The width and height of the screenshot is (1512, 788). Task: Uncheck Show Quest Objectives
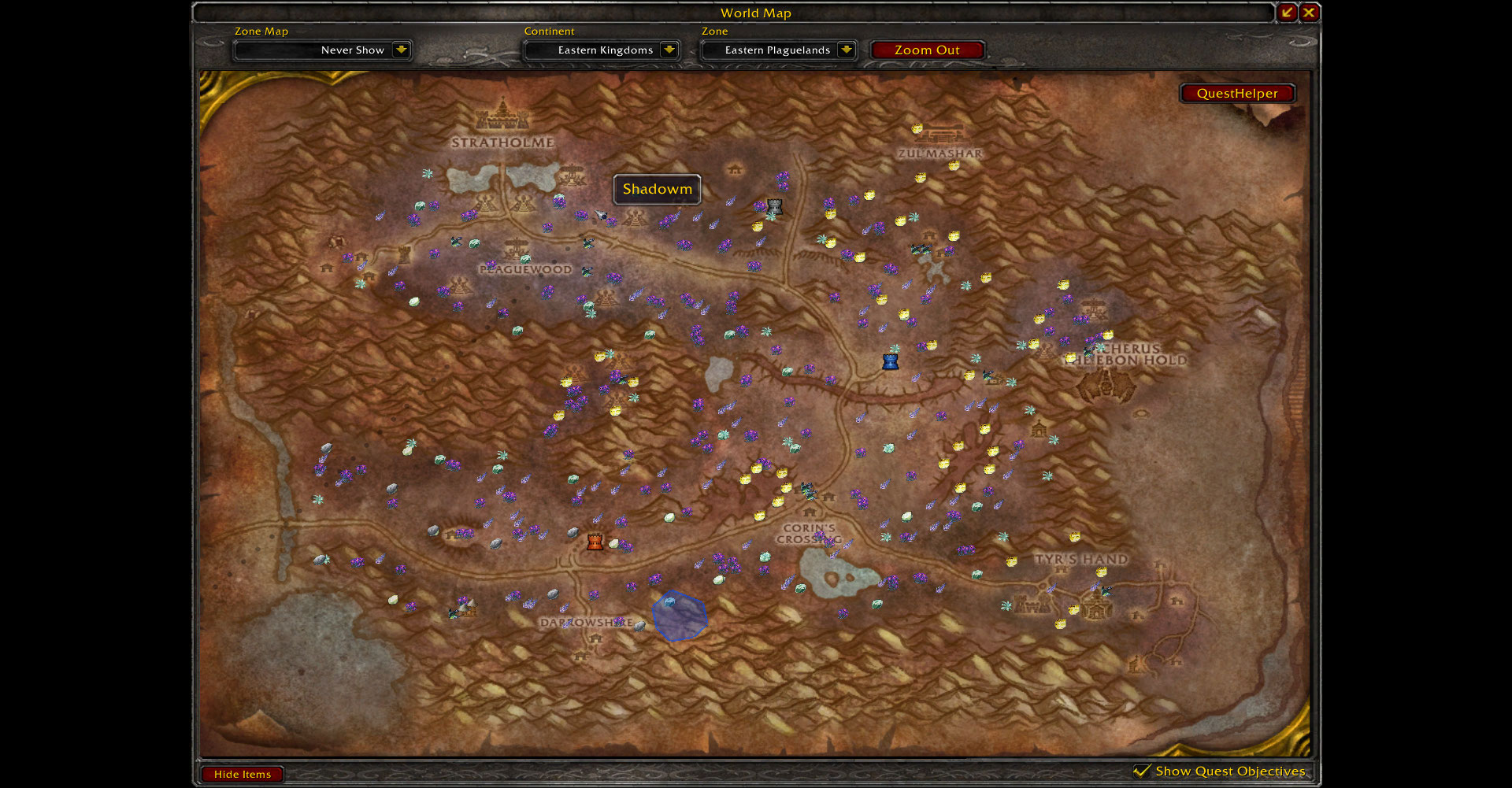click(x=1143, y=771)
